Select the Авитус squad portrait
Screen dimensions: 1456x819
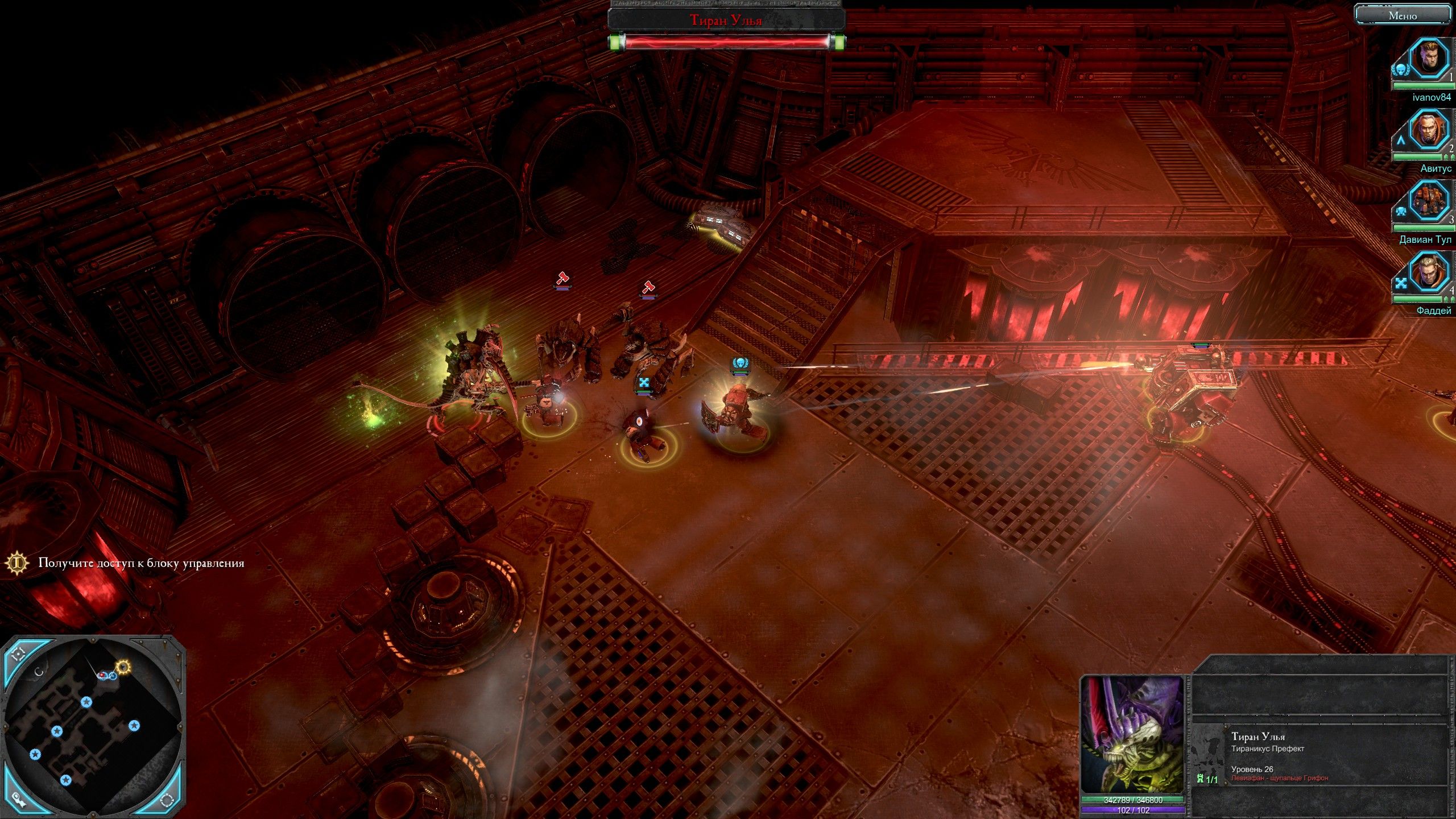[1428, 130]
